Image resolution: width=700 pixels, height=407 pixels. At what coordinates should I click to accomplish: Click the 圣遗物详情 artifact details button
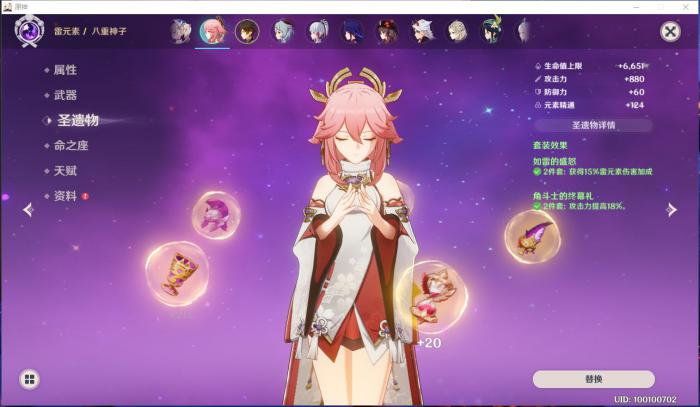[593, 126]
